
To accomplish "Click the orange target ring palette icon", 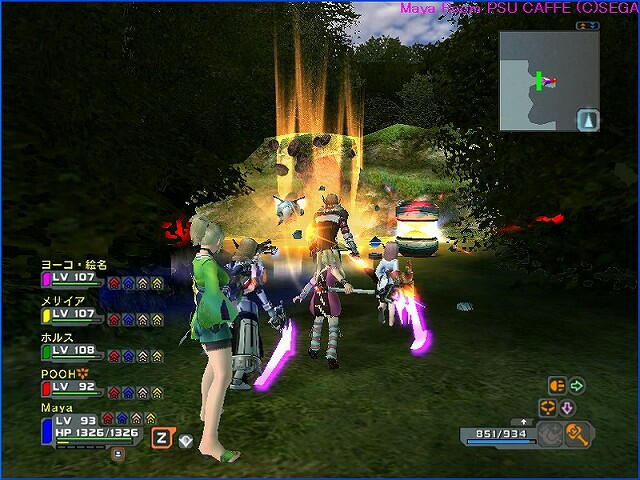I will coord(547,408).
